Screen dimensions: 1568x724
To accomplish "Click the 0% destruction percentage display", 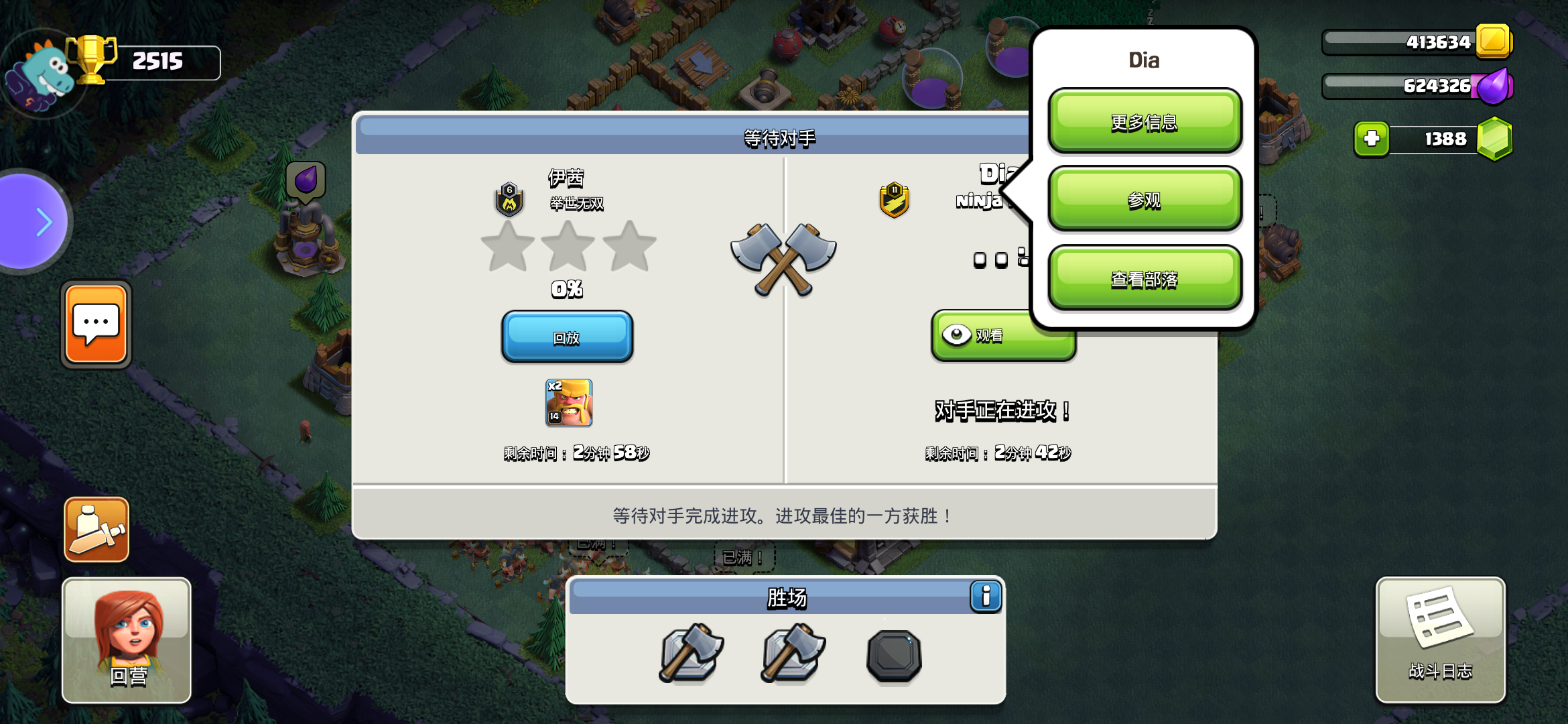I will [567, 290].
